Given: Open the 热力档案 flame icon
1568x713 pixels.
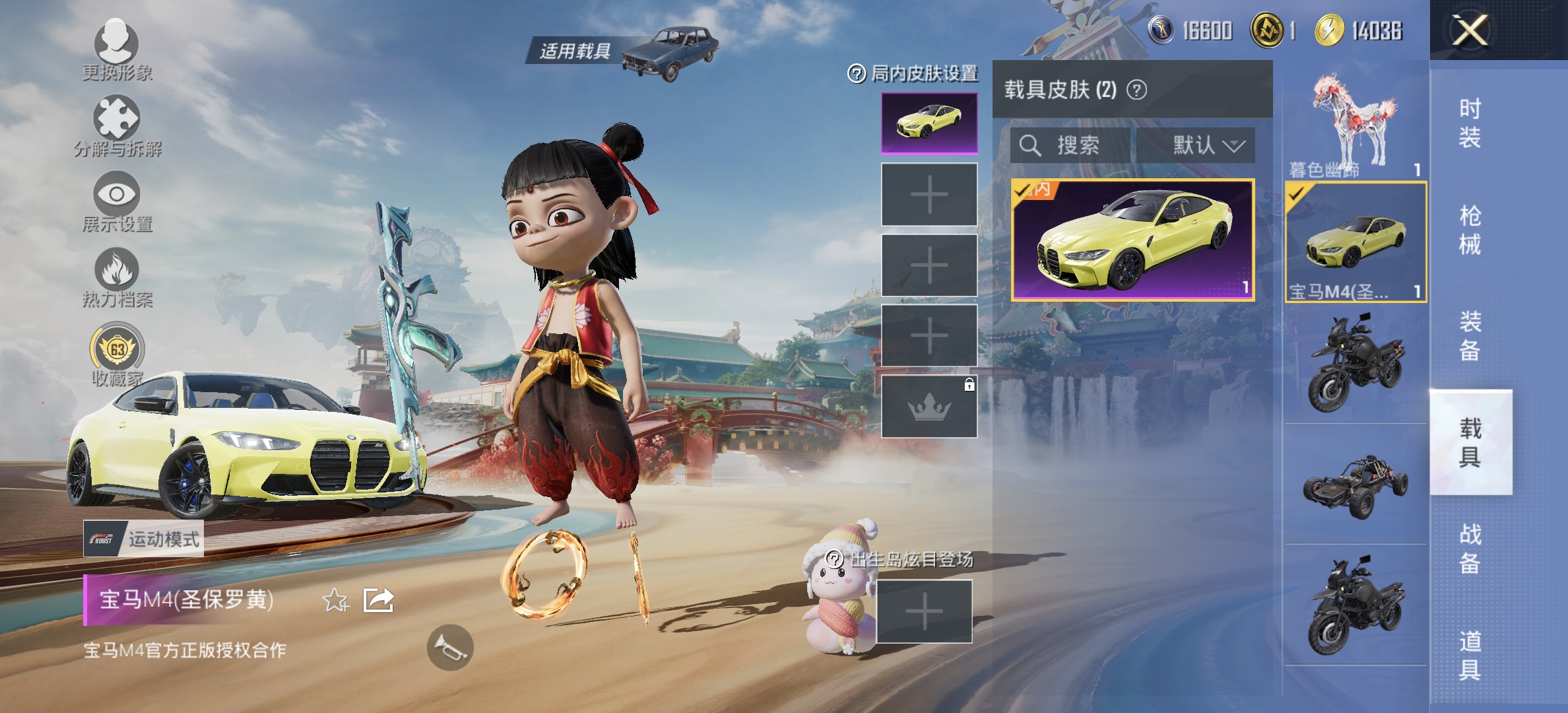Looking at the screenshot, I should tap(116, 269).
